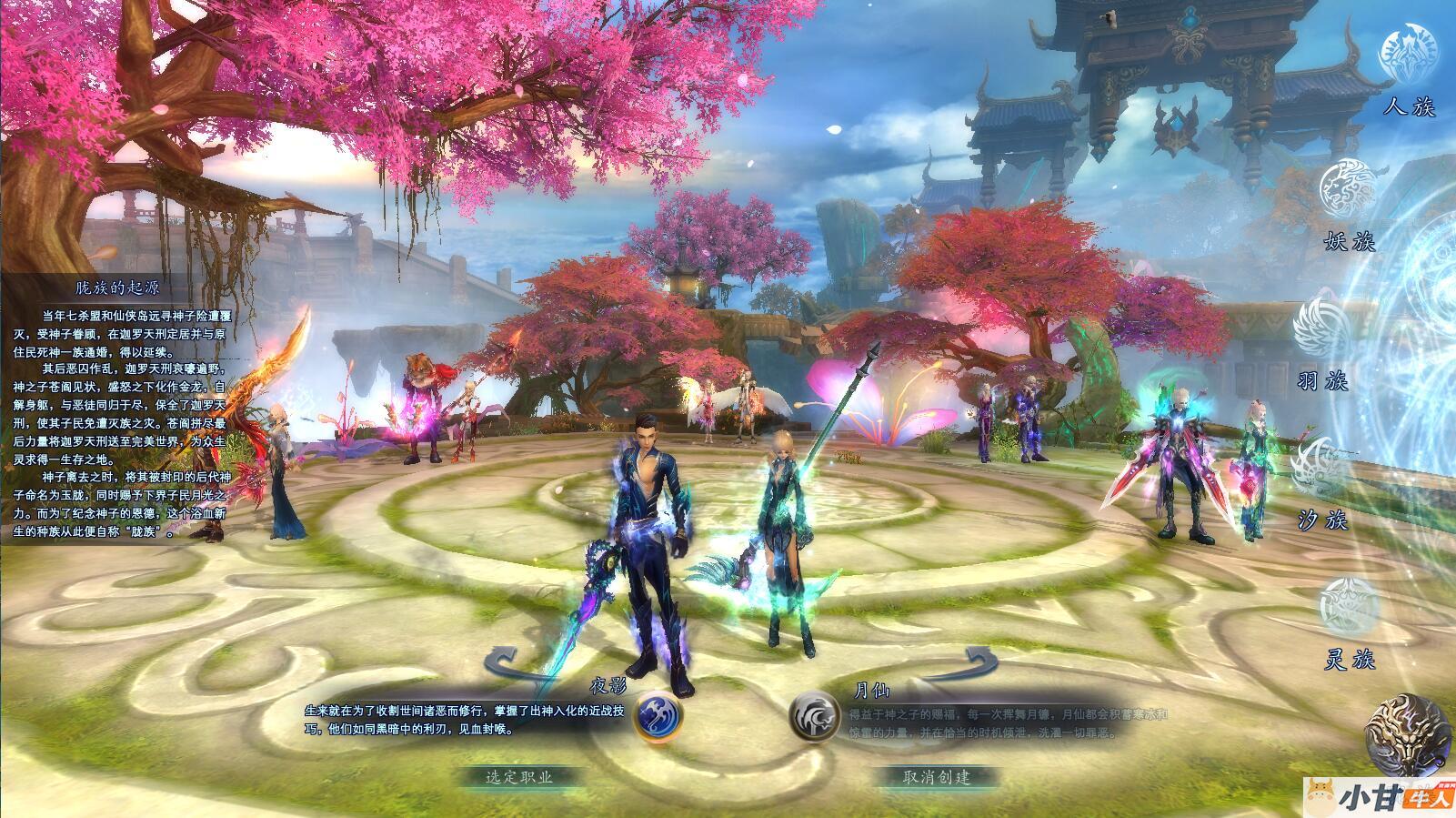Select the 夜影 class icon
Screen dimensions: 1456x818
coord(658,715)
